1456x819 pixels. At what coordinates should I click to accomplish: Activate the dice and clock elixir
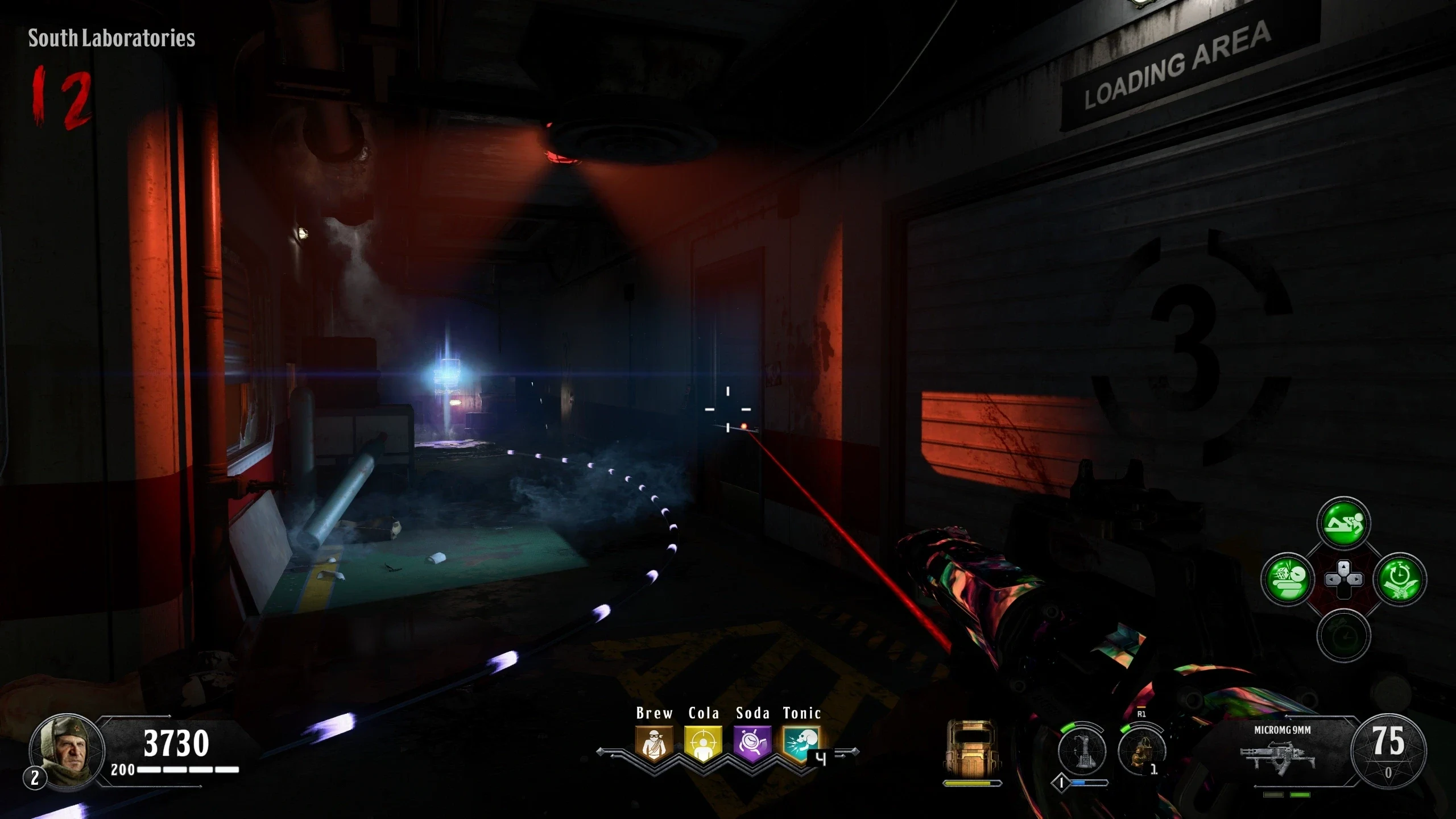[1288, 580]
